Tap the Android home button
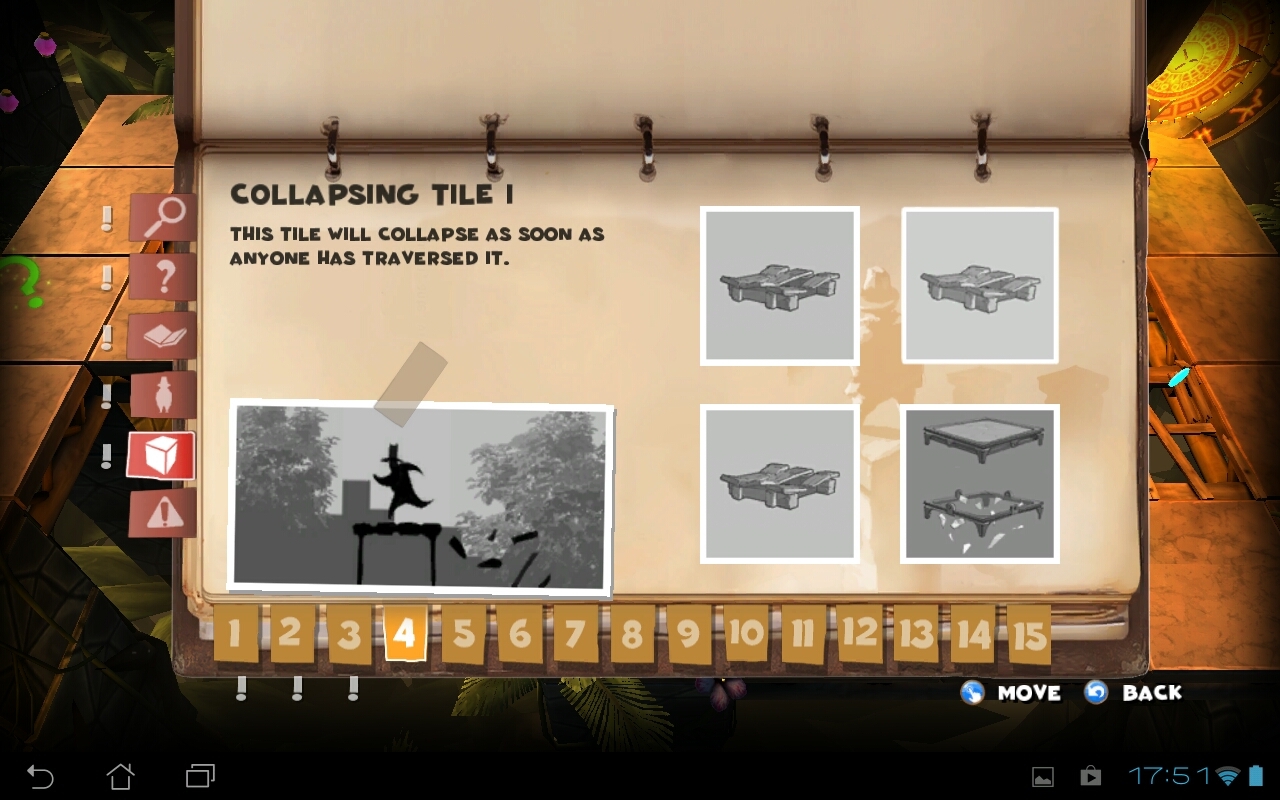The image size is (1280, 800). pyautogui.click(x=121, y=776)
